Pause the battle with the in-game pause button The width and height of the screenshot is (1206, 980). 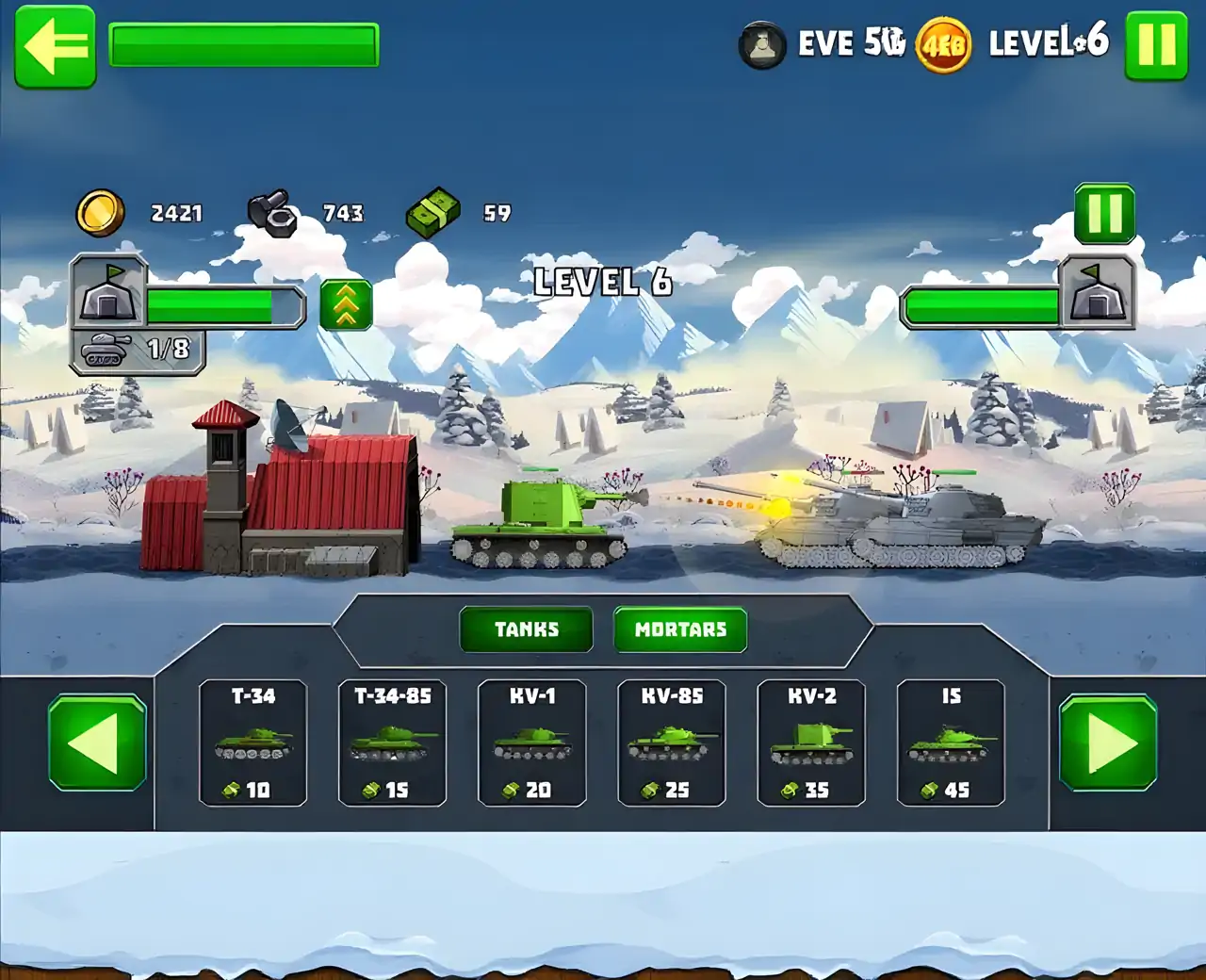tap(1104, 214)
